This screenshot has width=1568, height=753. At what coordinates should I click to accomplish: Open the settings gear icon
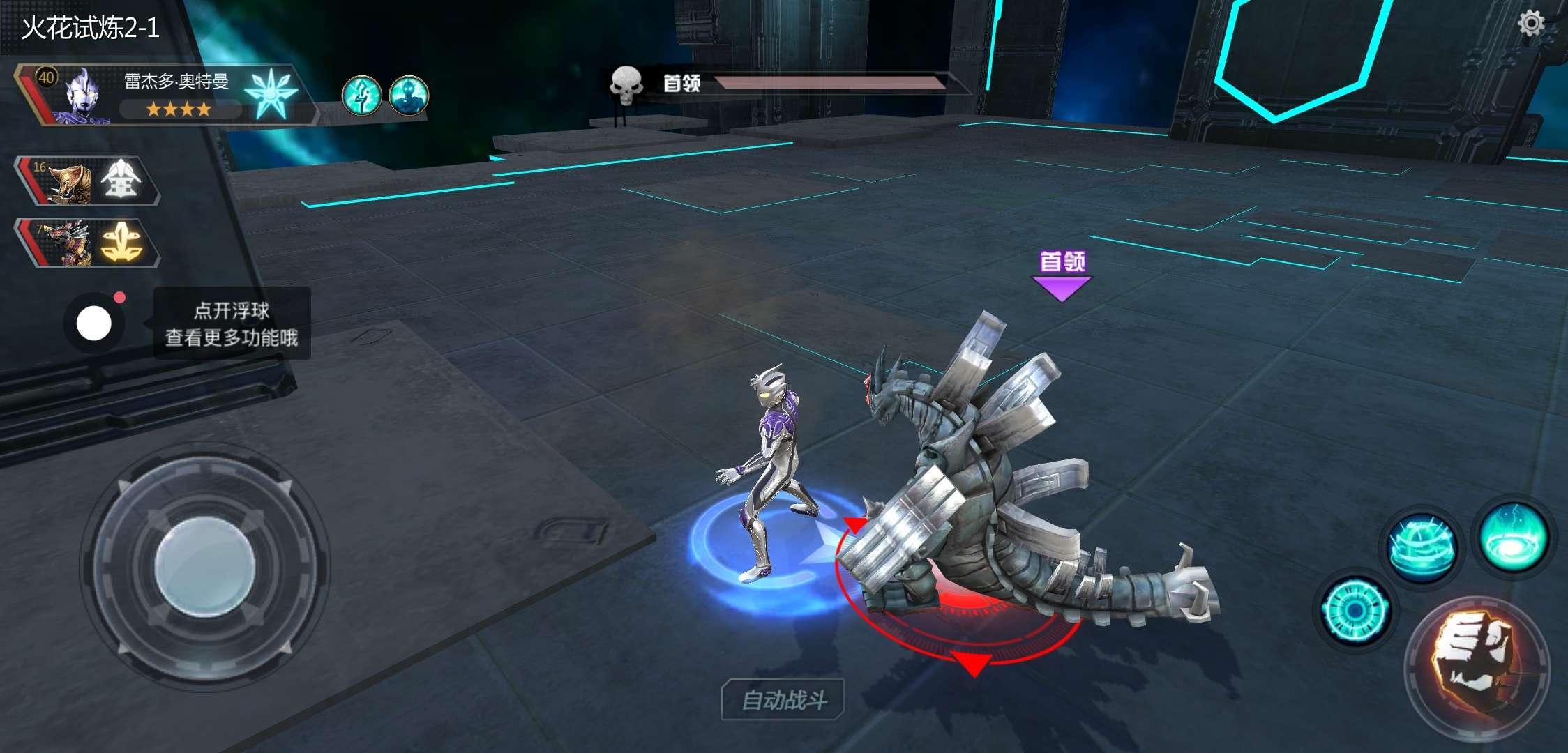[x=1531, y=24]
